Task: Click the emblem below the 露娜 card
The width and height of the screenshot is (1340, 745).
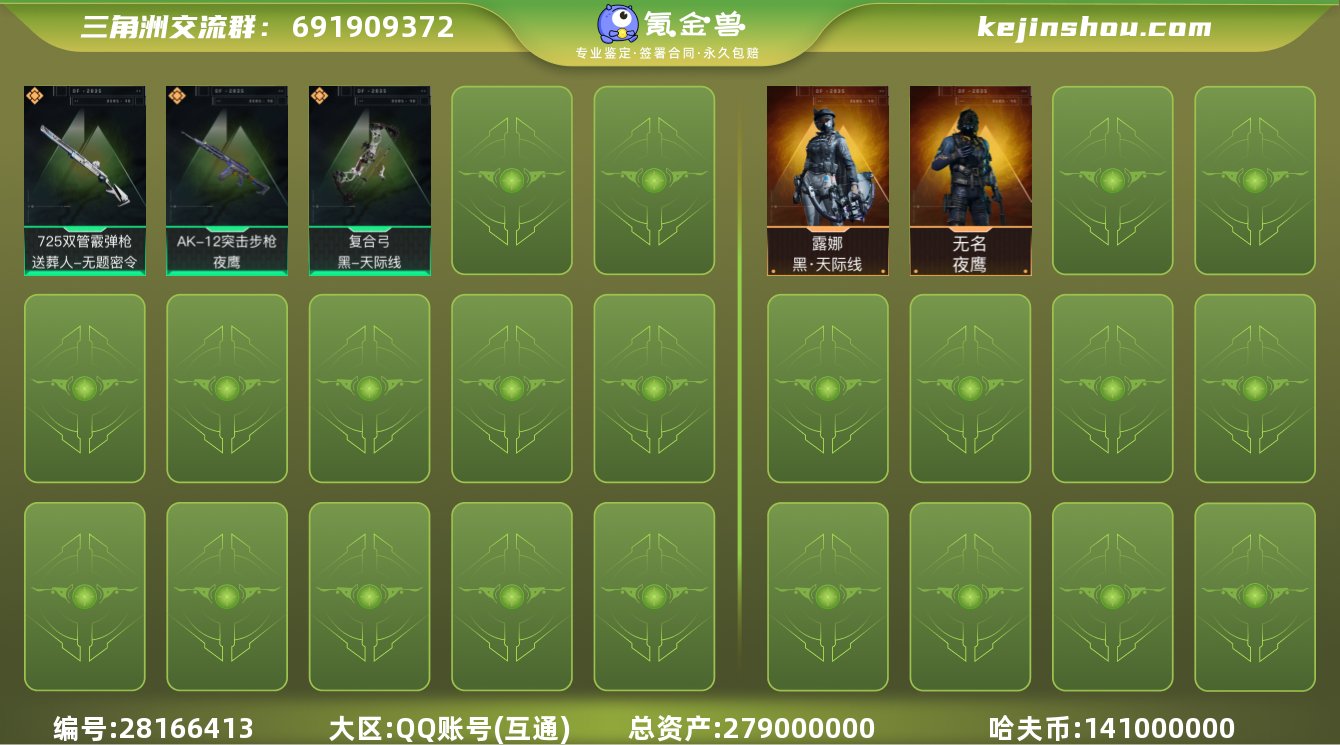Action: click(827, 388)
